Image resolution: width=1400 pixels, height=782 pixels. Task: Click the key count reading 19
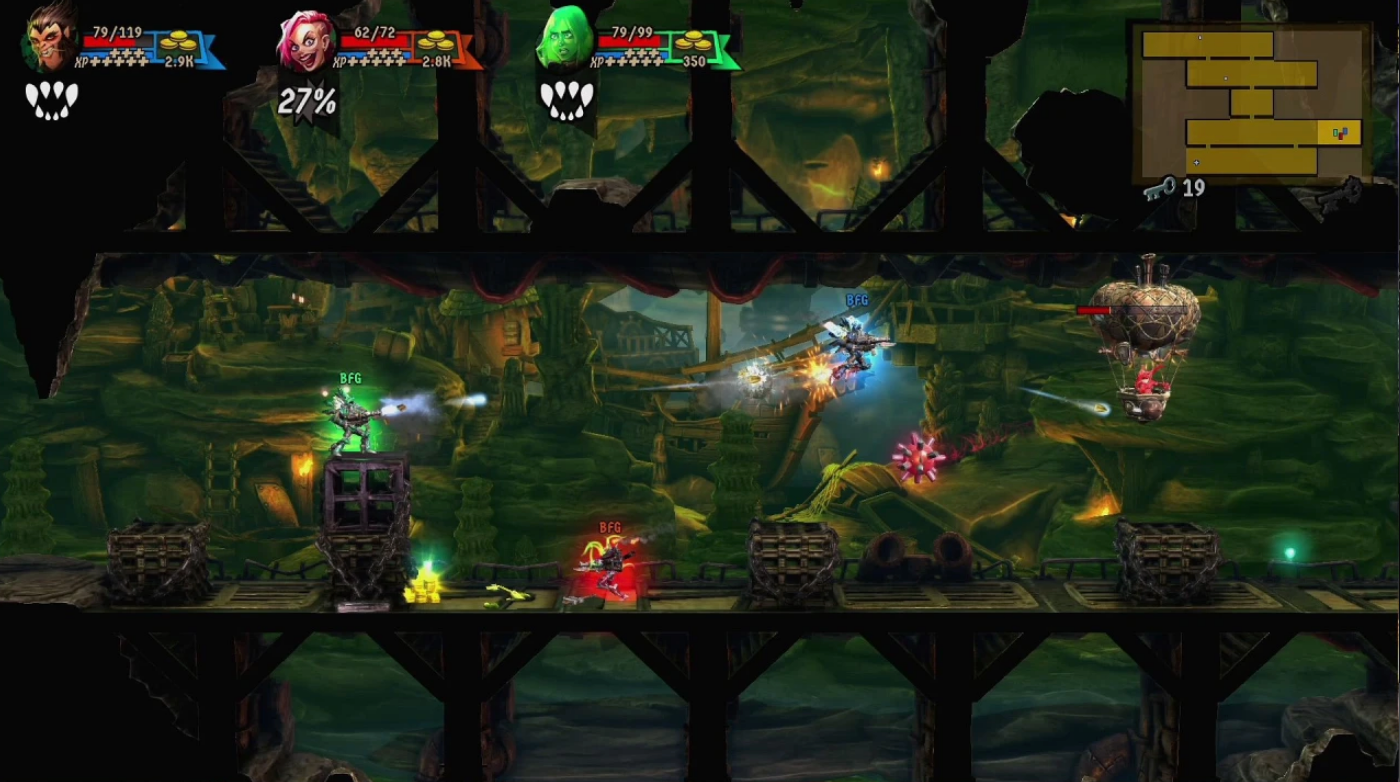tap(1193, 186)
